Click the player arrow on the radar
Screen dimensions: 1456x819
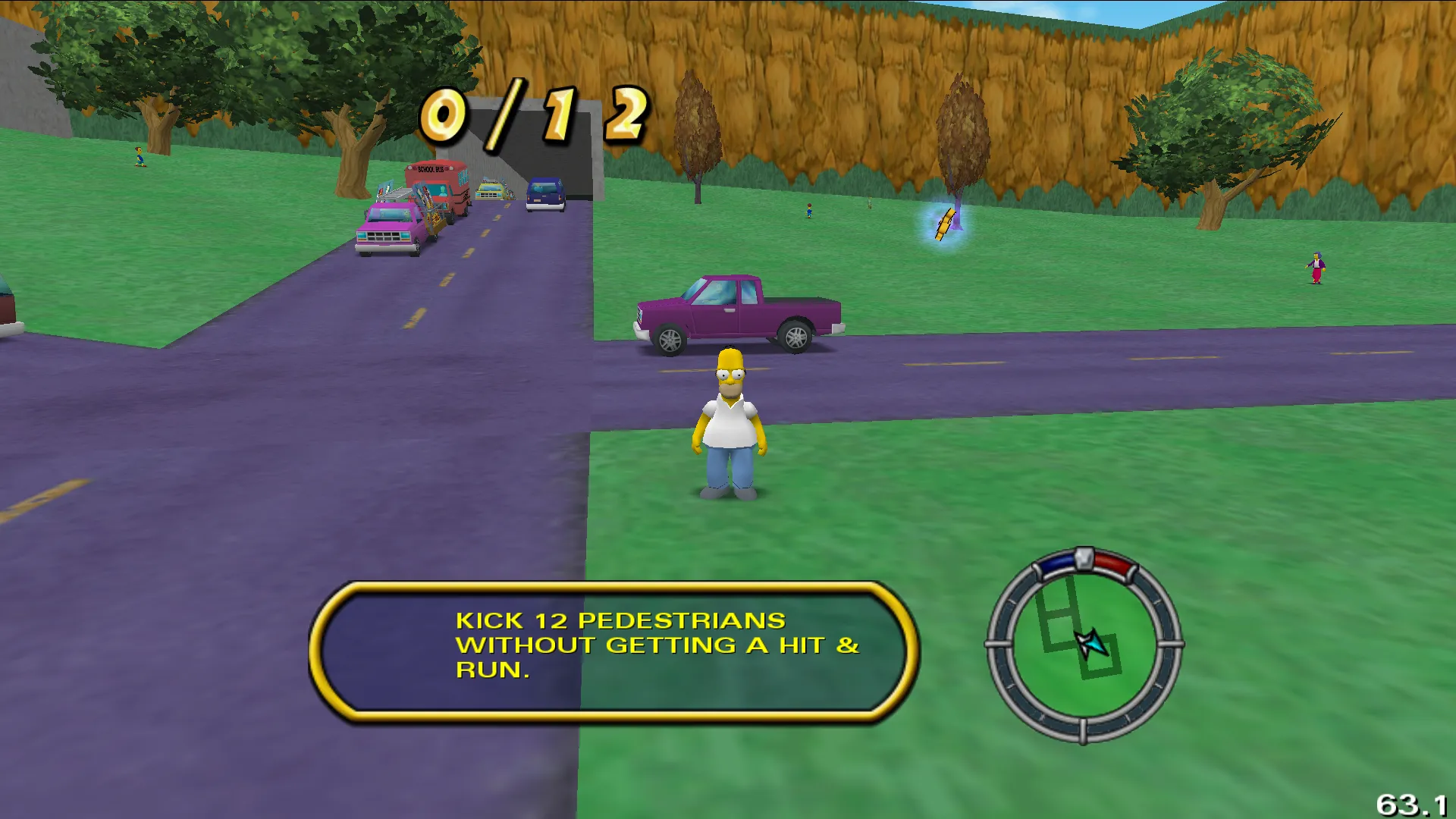pyautogui.click(x=1091, y=643)
